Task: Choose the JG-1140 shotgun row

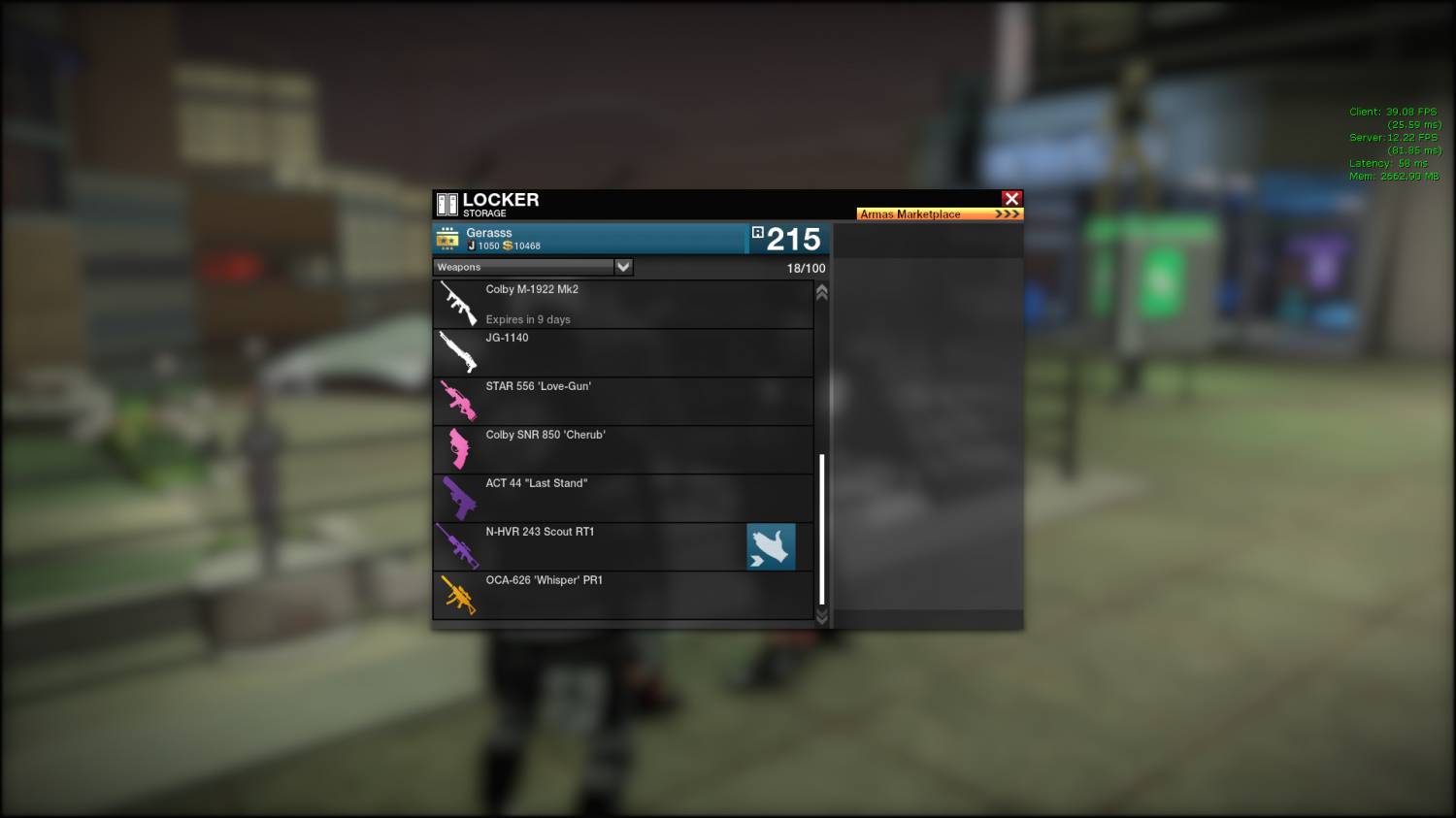Action: (x=621, y=352)
